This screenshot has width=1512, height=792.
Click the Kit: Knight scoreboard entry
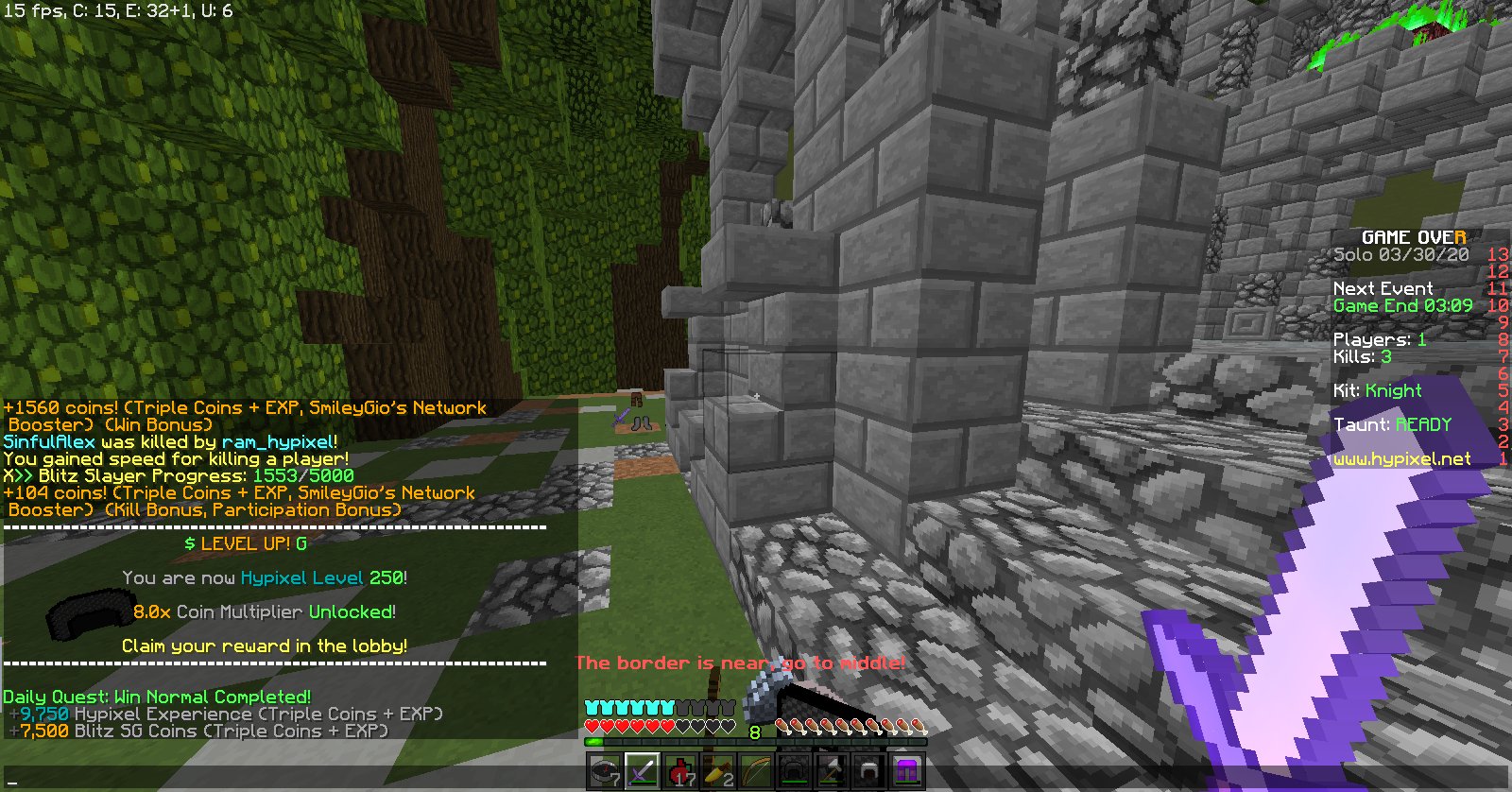click(x=1378, y=390)
